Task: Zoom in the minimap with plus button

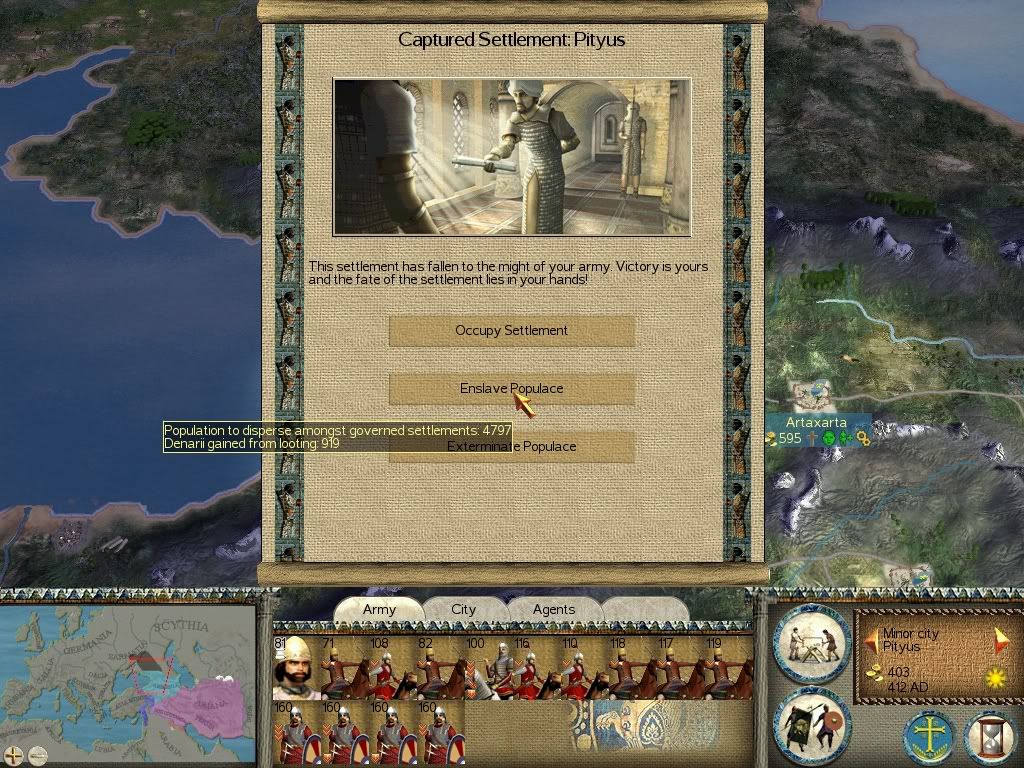Action: click(14, 755)
